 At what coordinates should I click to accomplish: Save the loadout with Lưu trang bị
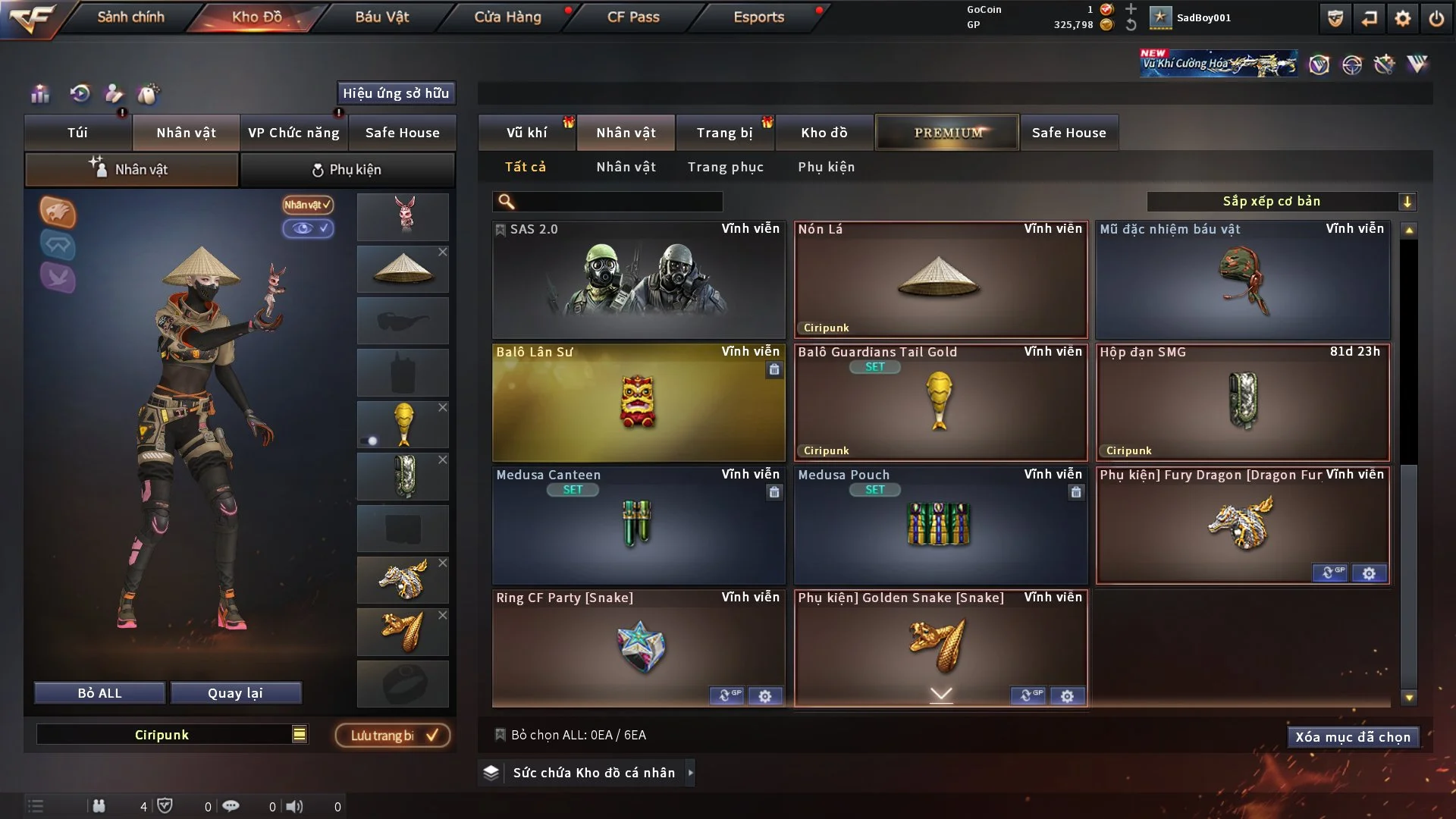coord(392,736)
